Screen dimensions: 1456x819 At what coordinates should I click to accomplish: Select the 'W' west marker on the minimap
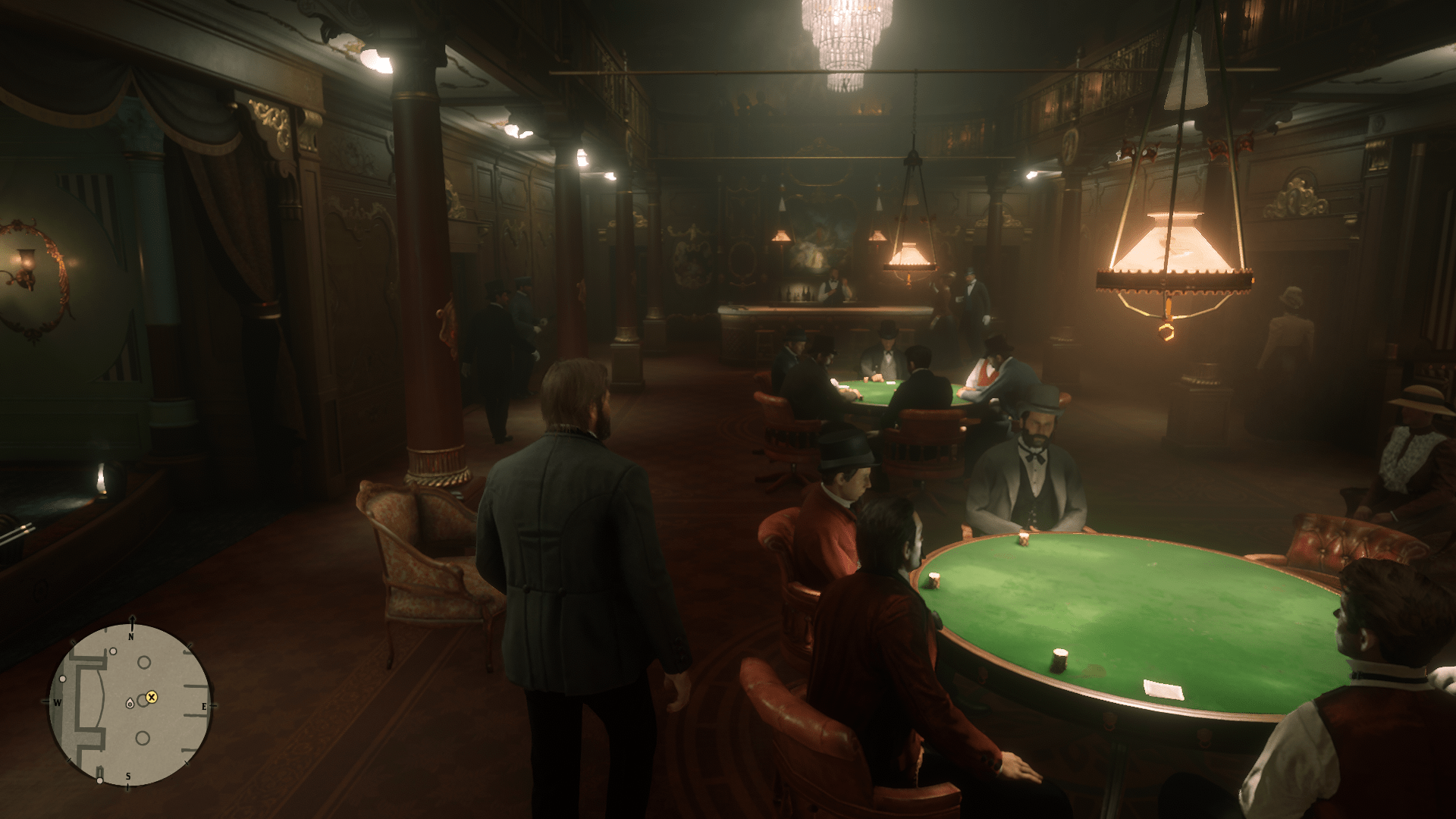[x=58, y=702]
